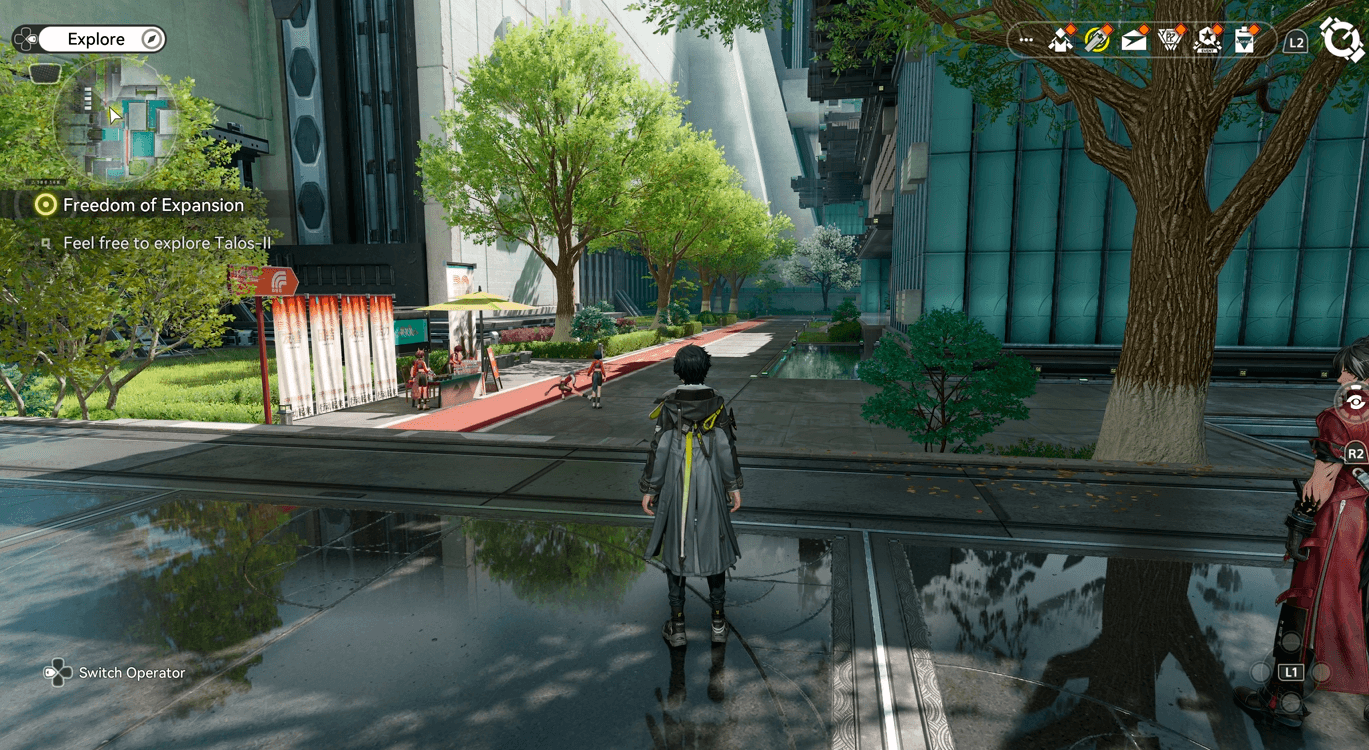Expand the minimap frame bracket
The width and height of the screenshot is (1369, 750).
[45, 72]
